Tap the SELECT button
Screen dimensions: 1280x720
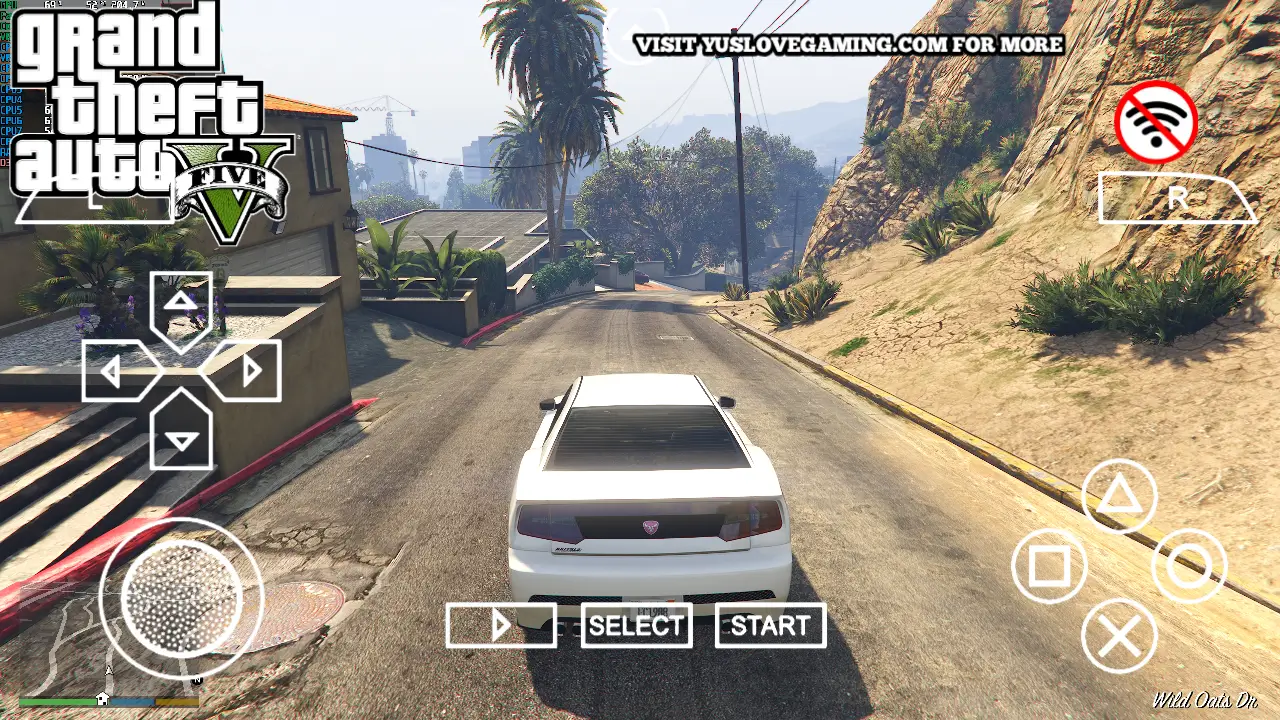(636, 626)
